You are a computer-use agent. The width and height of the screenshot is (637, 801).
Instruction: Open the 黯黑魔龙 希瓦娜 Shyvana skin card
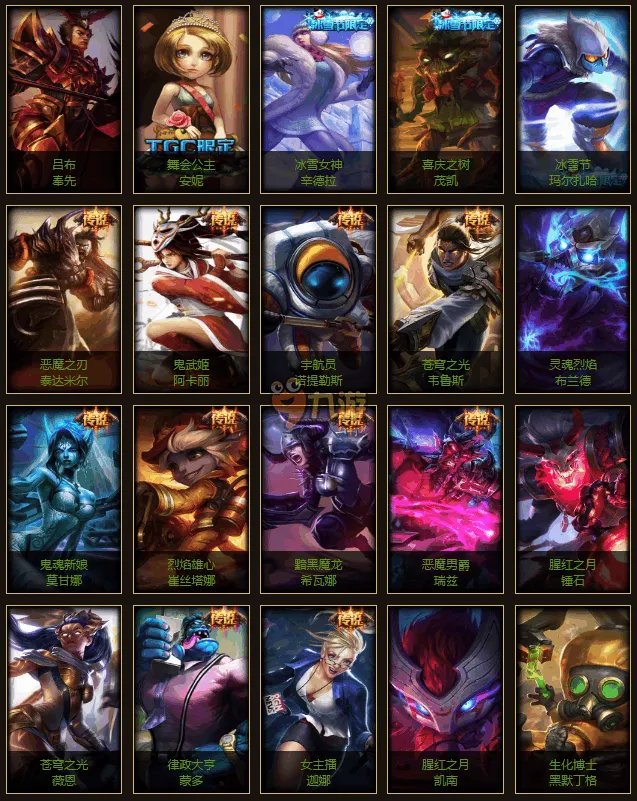(x=319, y=498)
